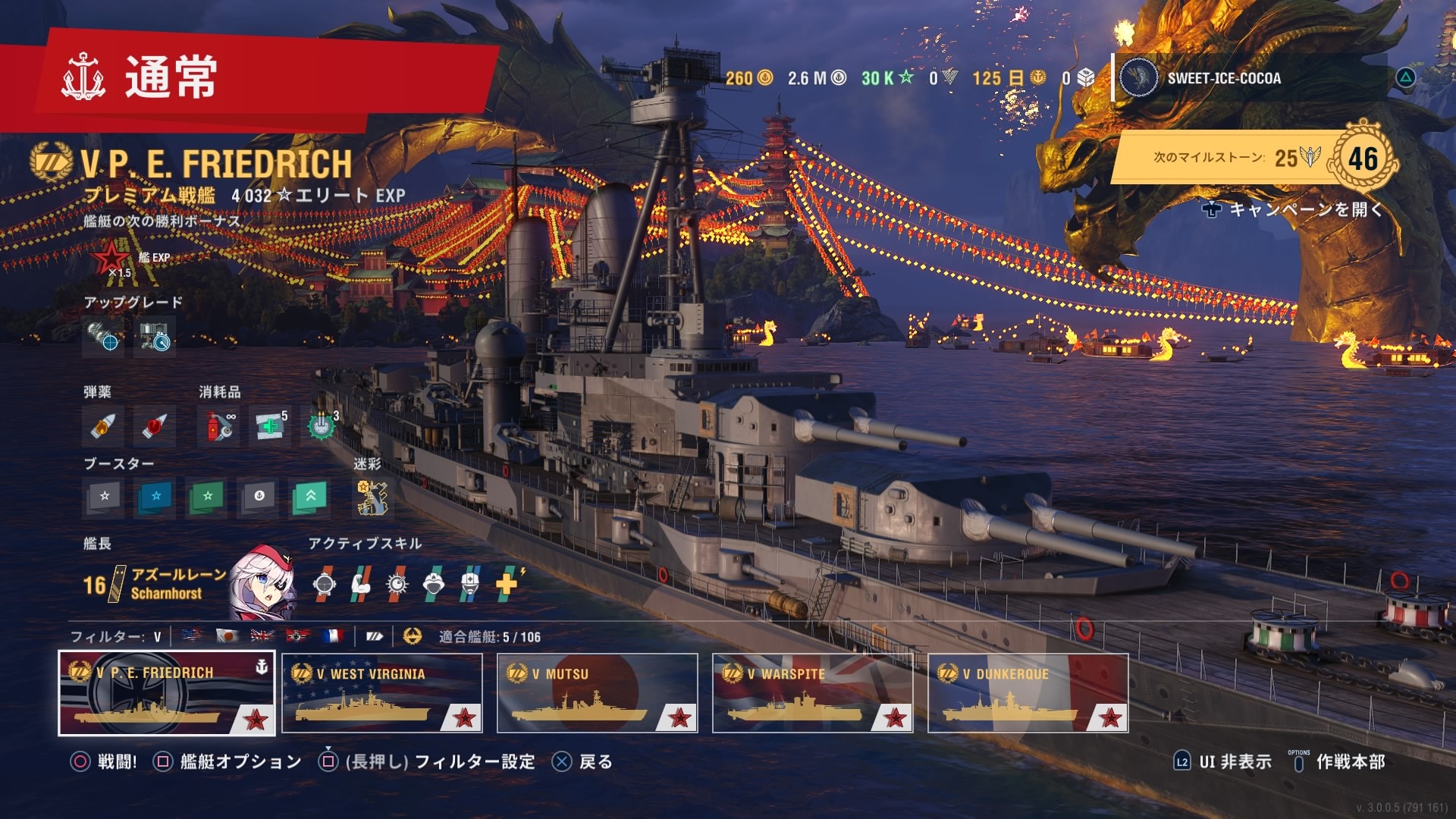Viewport: 1456px width, 819px height.
Task: Select the V West Virginia ship card
Action: point(381,693)
